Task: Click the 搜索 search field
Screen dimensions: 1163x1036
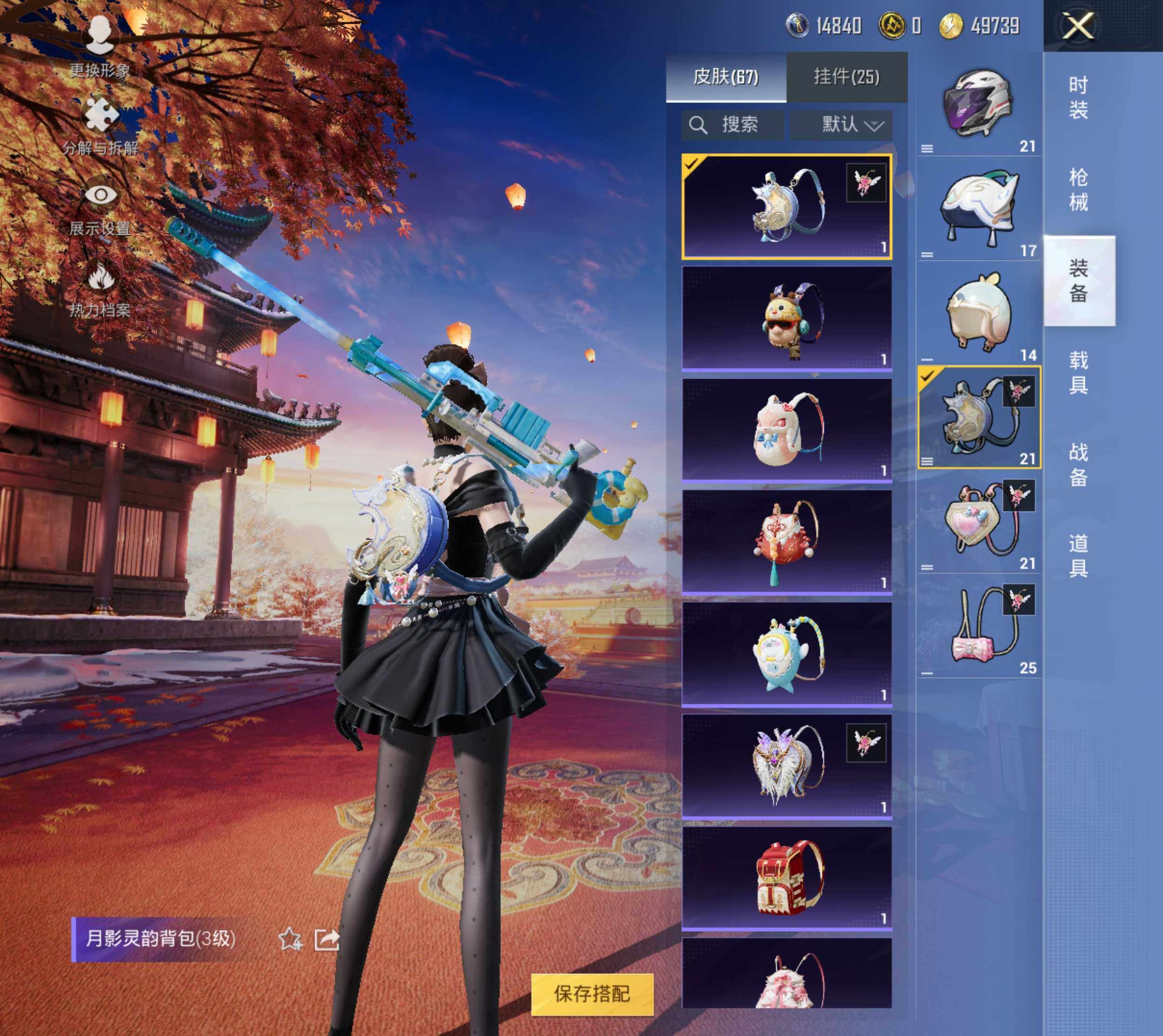Action: [x=733, y=125]
